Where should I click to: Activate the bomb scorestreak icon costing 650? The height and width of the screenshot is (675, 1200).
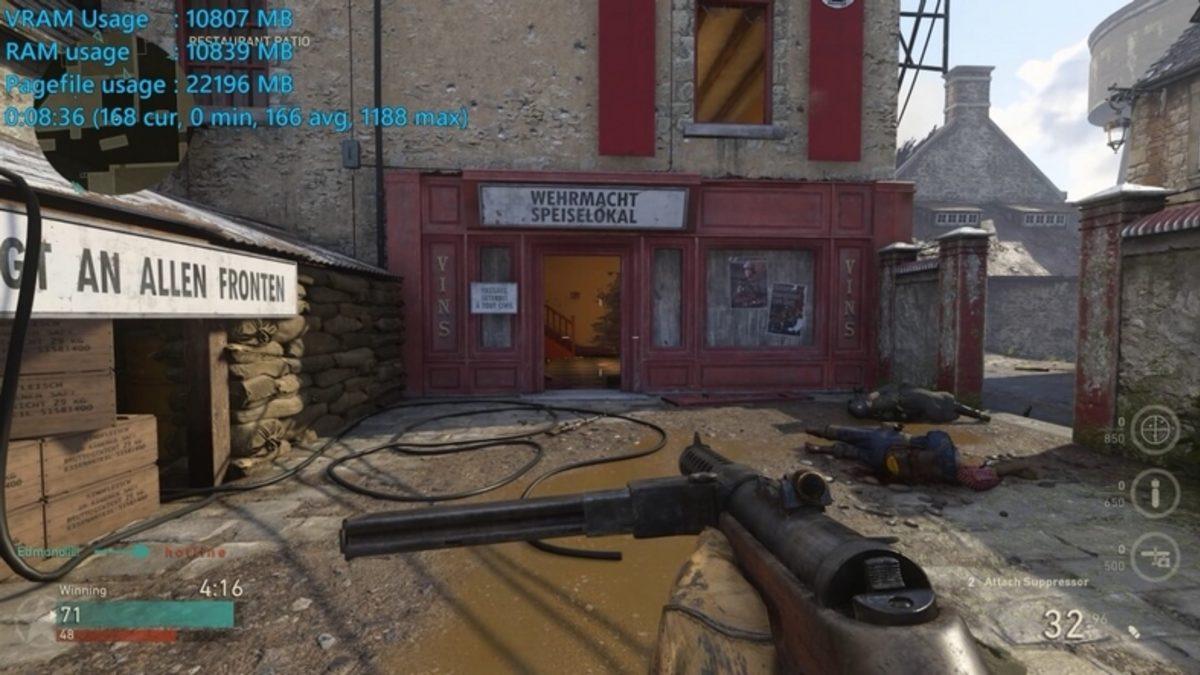1155,493
